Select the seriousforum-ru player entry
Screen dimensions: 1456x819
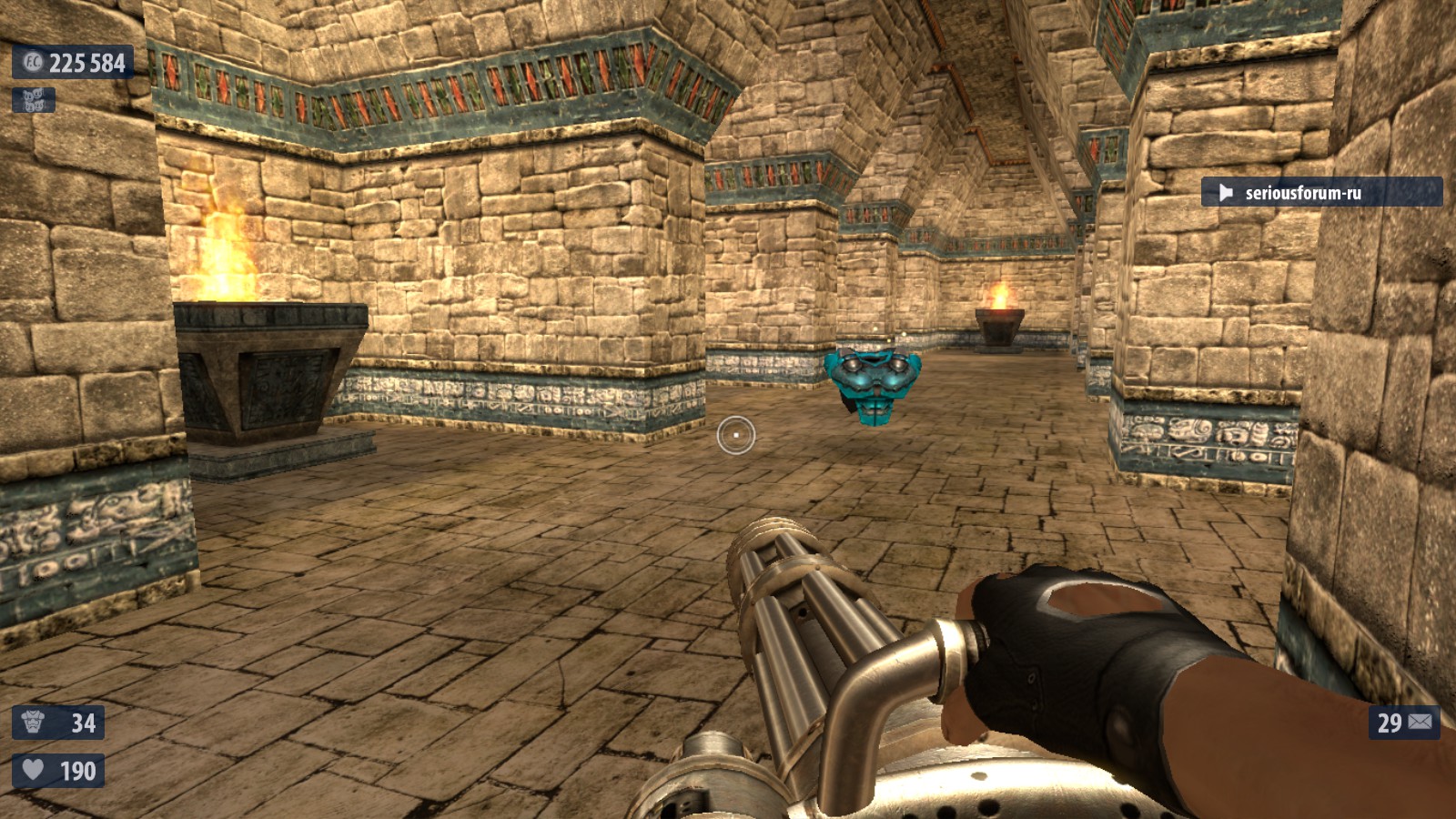(x=1319, y=192)
